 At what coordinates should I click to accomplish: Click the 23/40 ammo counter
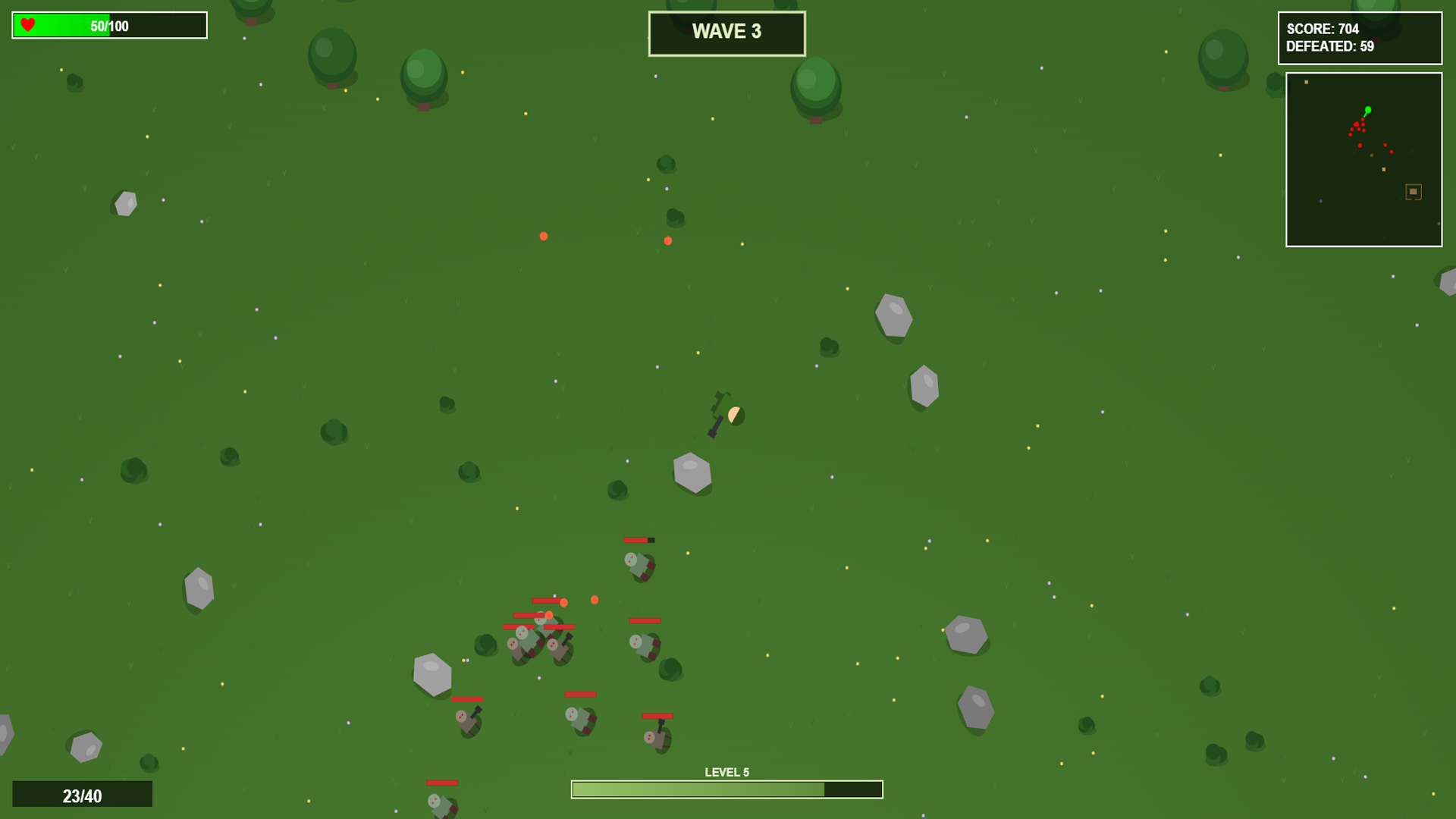pos(81,795)
